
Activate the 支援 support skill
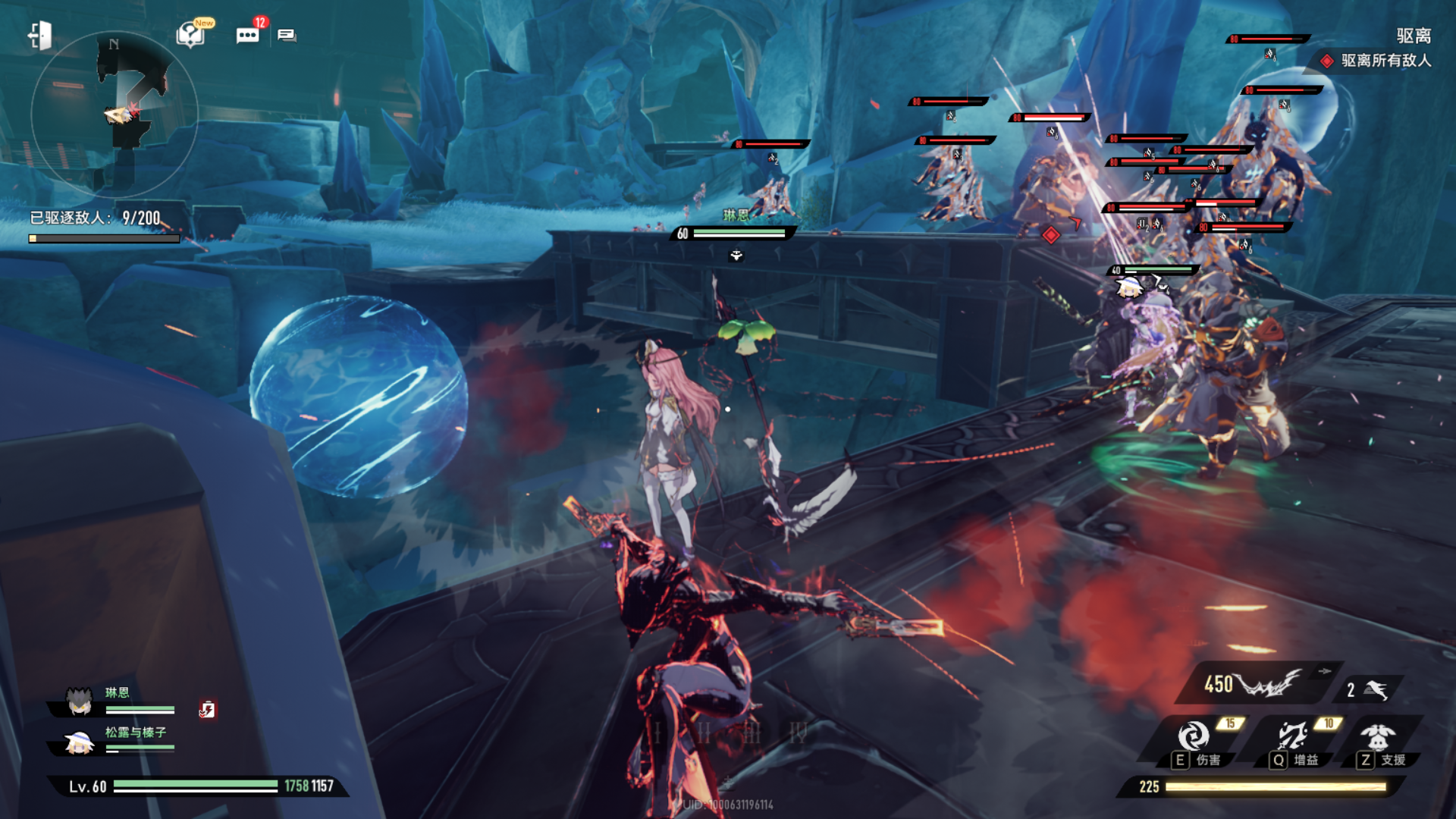(x=1378, y=737)
